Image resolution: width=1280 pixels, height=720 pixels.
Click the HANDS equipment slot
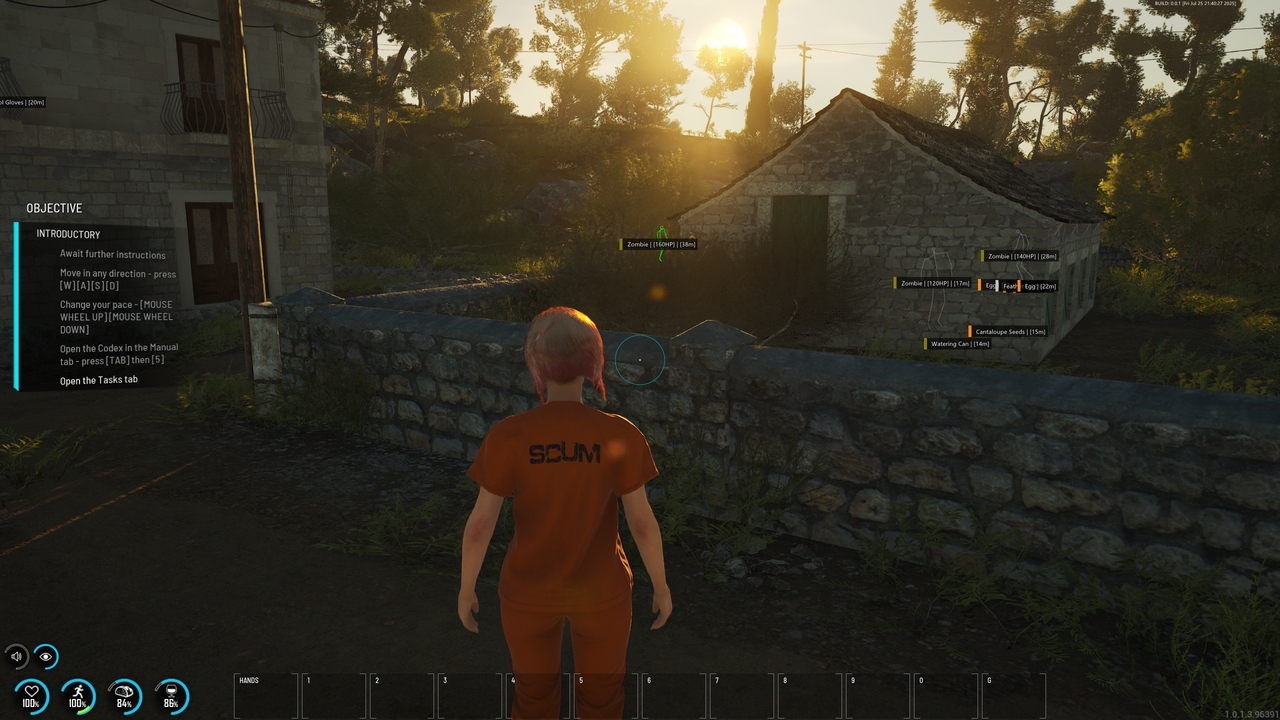pos(265,693)
